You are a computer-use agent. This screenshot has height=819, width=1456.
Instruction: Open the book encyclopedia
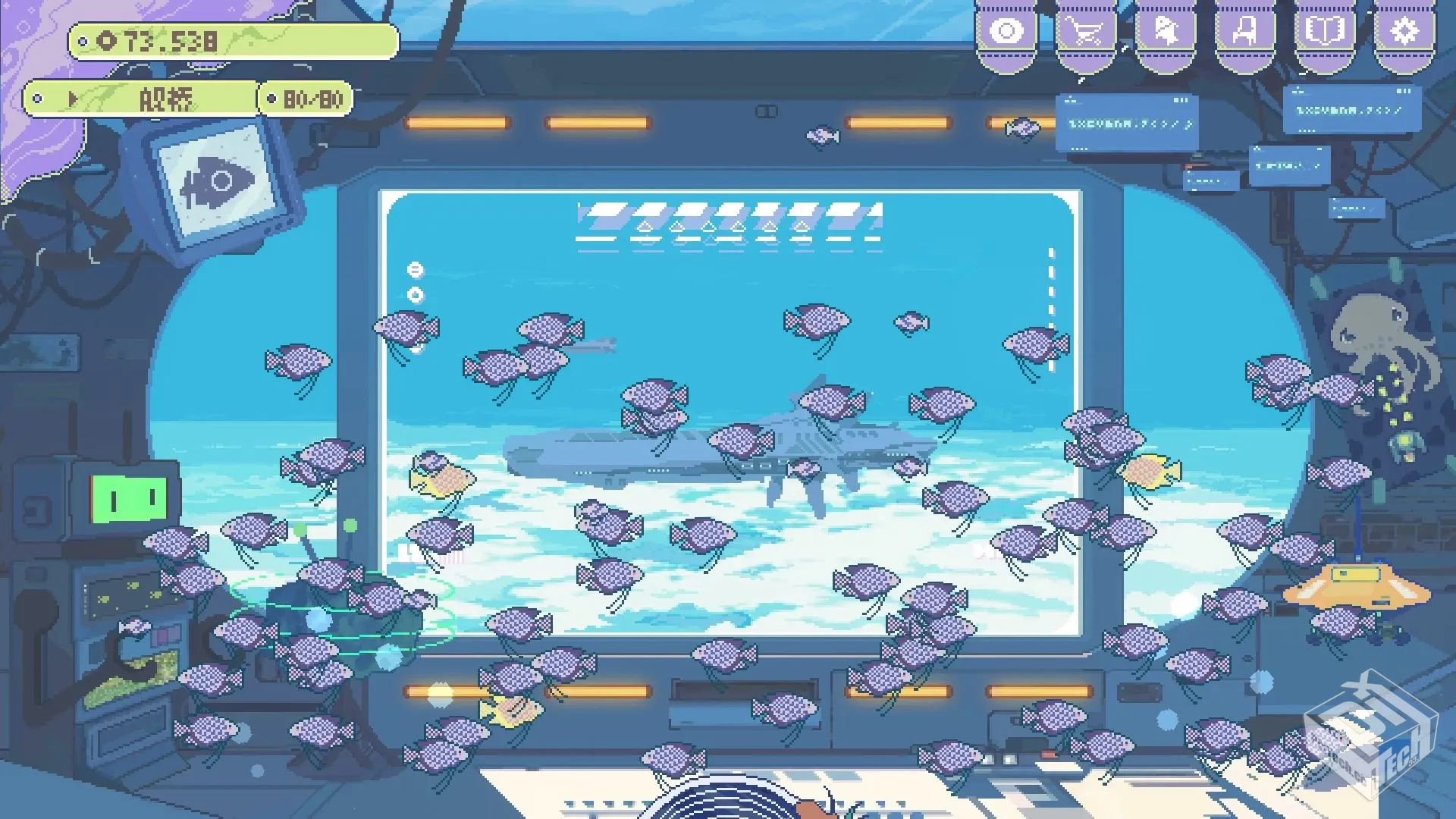coord(1324,33)
